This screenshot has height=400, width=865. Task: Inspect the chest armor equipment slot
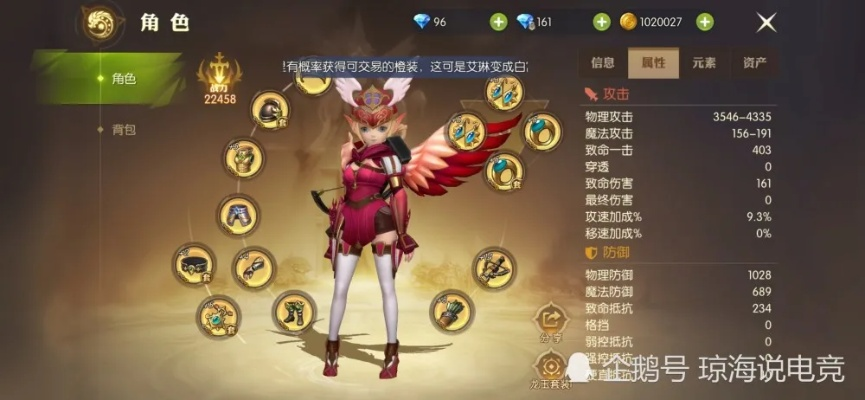243,158
